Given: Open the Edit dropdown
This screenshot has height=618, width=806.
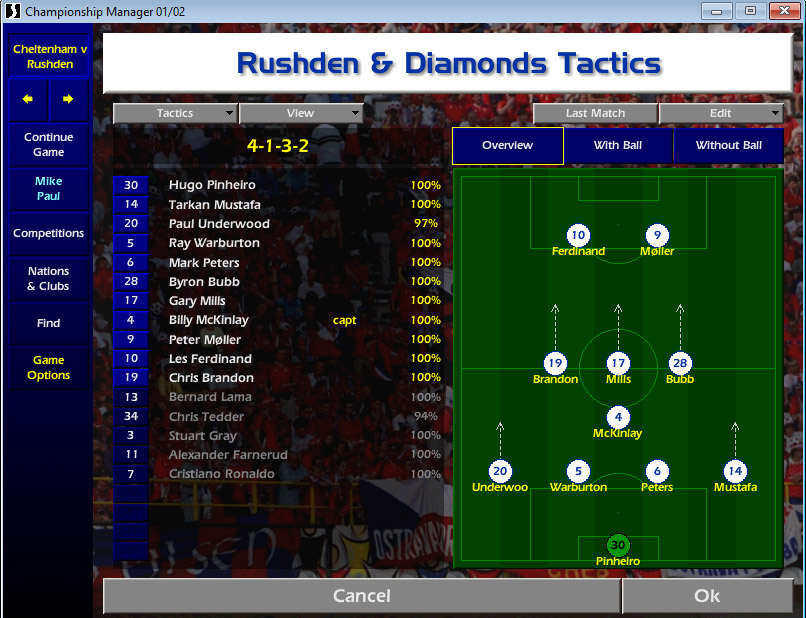Looking at the screenshot, I should pyautogui.click(x=721, y=113).
